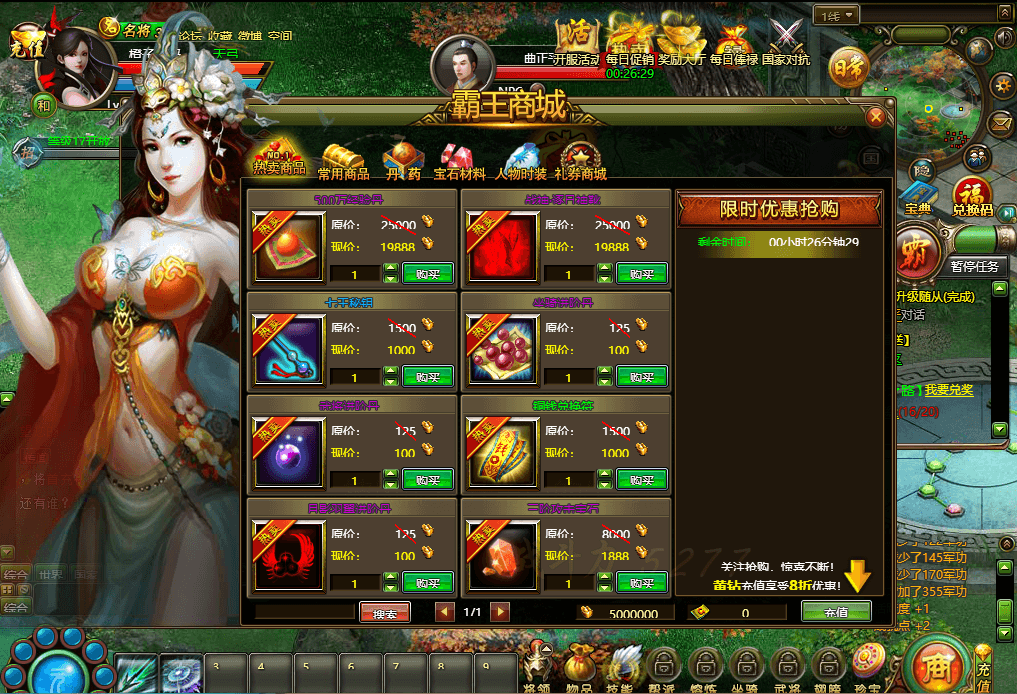Buy the blue key item priced 1000

427,376
